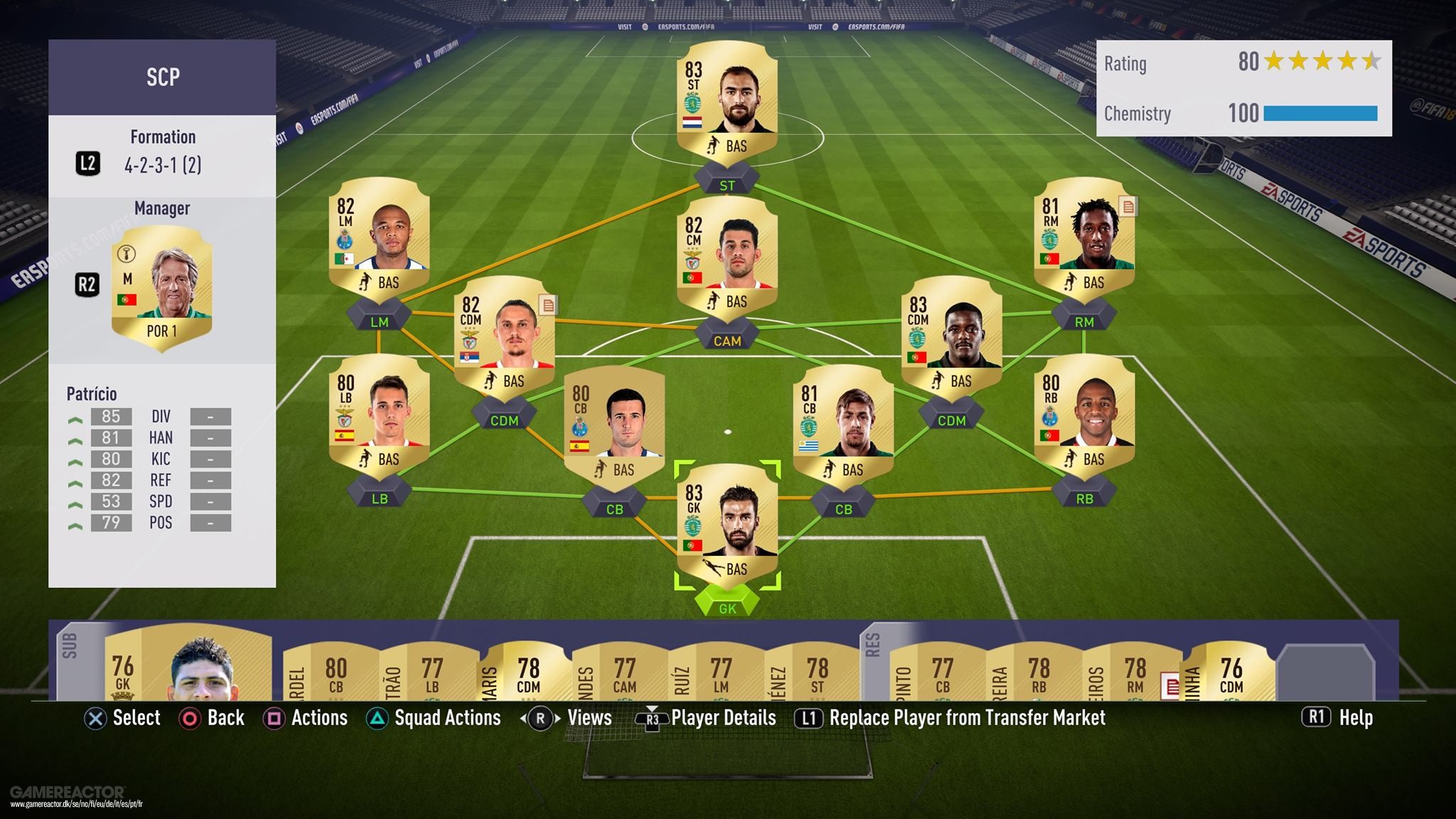Select the 78-rated RM reserve card
Image resolution: width=1456 pixels, height=819 pixels.
pos(1135,673)
